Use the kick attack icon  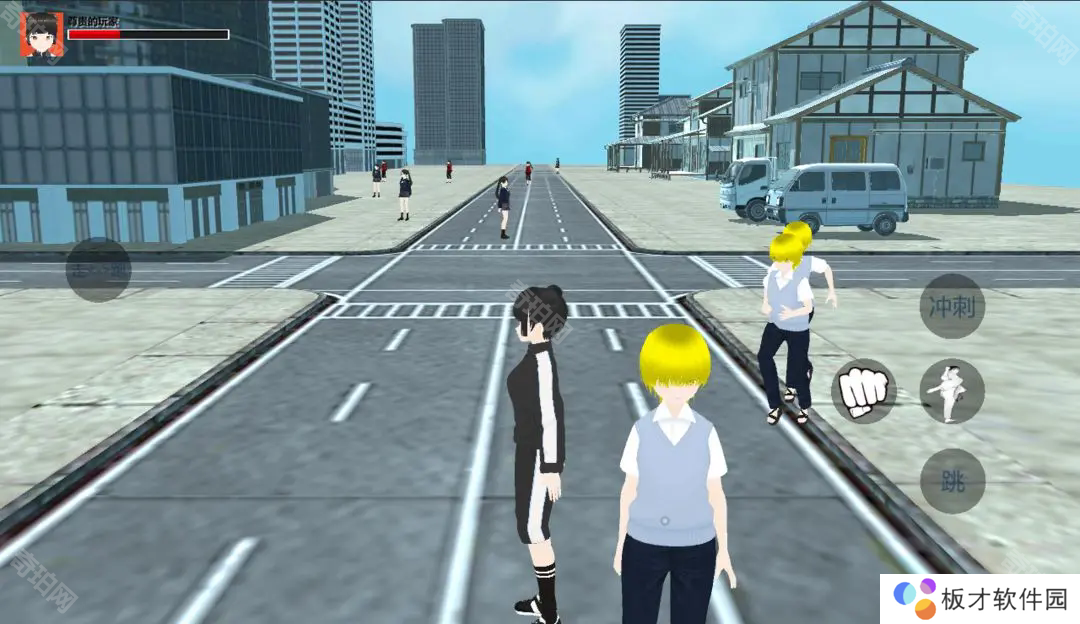pyautogui.click(x=952, y=391)
